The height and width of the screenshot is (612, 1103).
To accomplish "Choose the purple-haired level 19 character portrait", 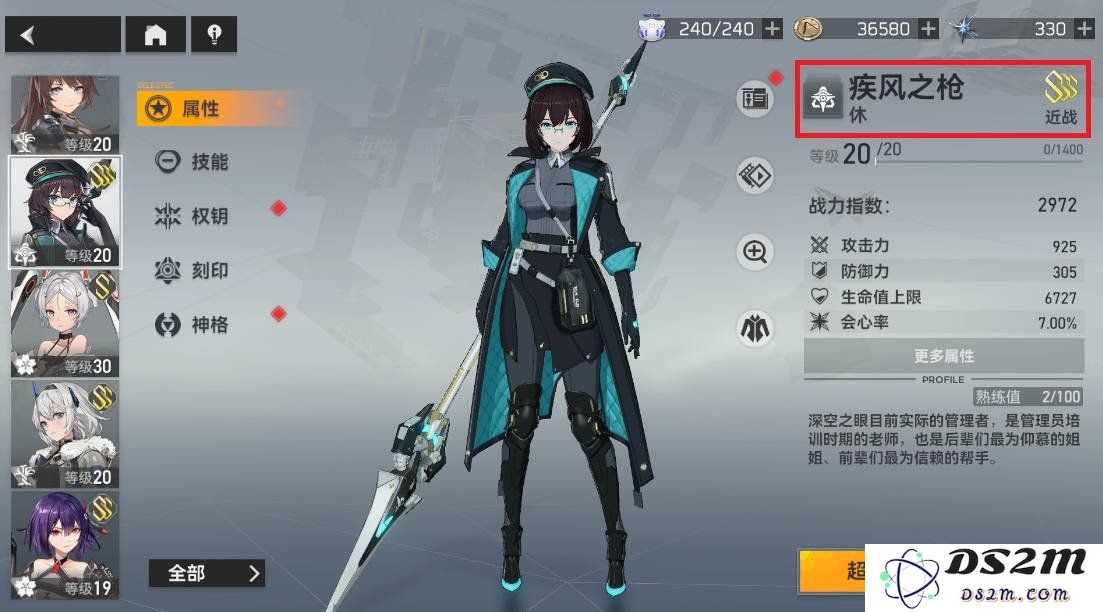I will pos(65,545).
